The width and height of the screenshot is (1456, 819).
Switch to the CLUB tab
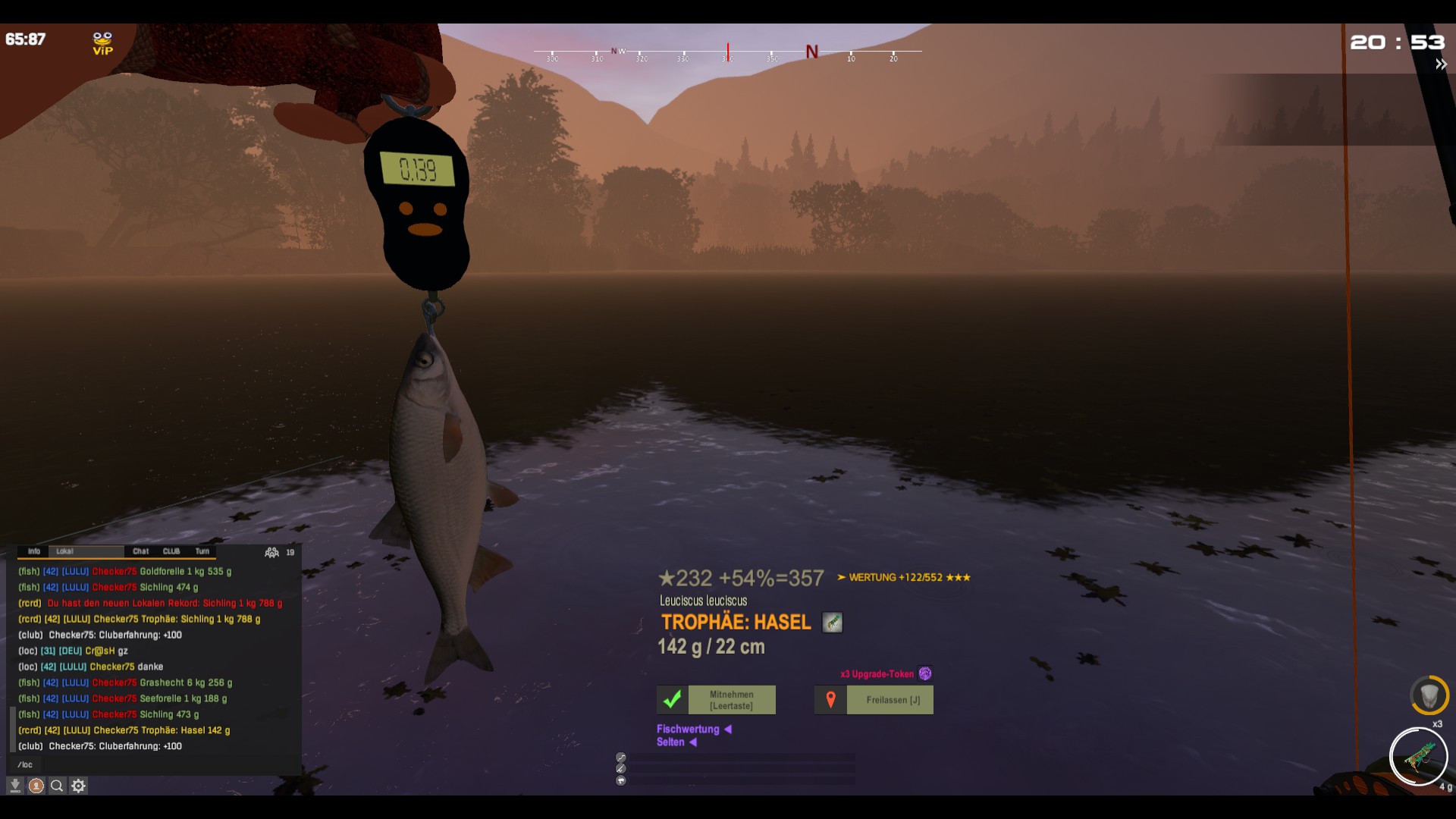[171, 551]
